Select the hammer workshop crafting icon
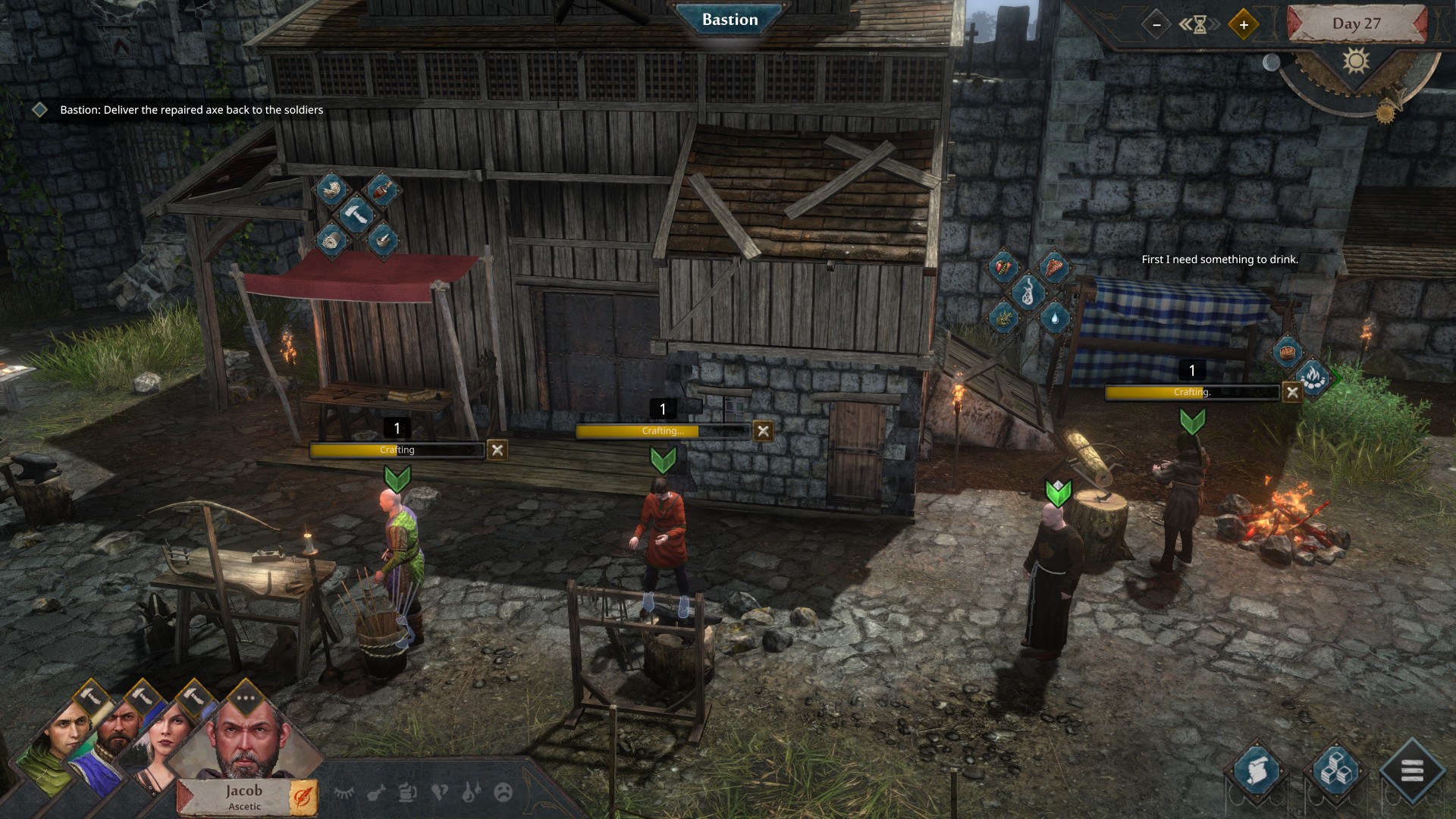Viewport: 1456px width, 819px height. coord(356,215)
